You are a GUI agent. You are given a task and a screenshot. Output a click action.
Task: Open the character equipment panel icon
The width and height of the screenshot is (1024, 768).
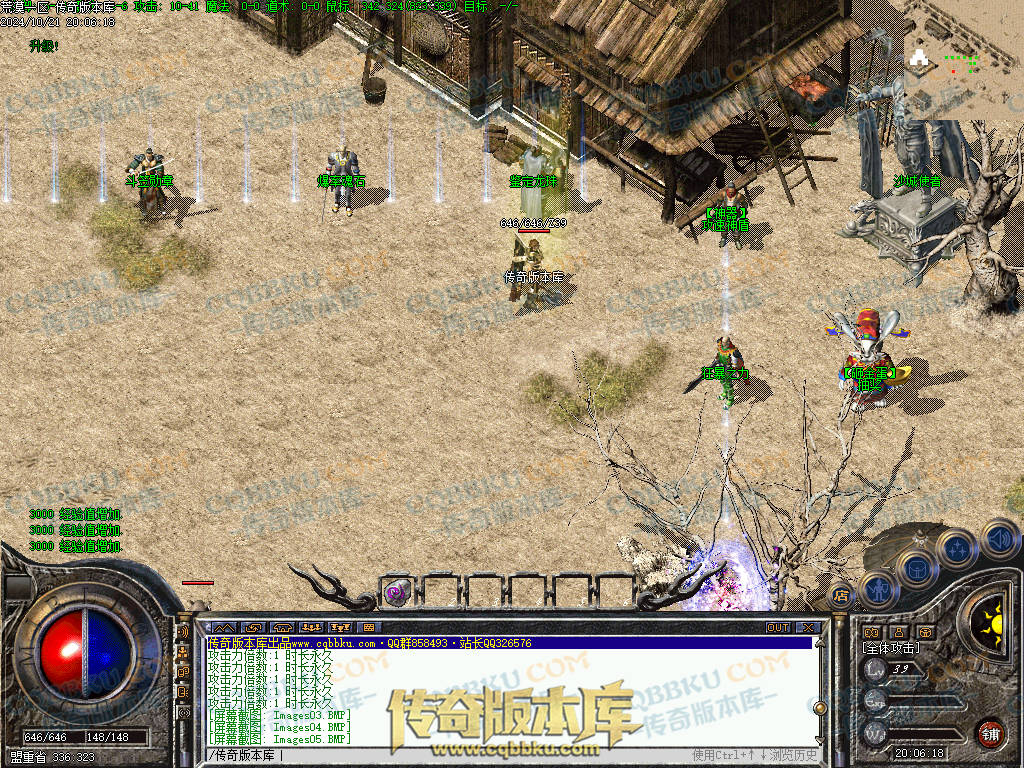[x=876, y=589]
